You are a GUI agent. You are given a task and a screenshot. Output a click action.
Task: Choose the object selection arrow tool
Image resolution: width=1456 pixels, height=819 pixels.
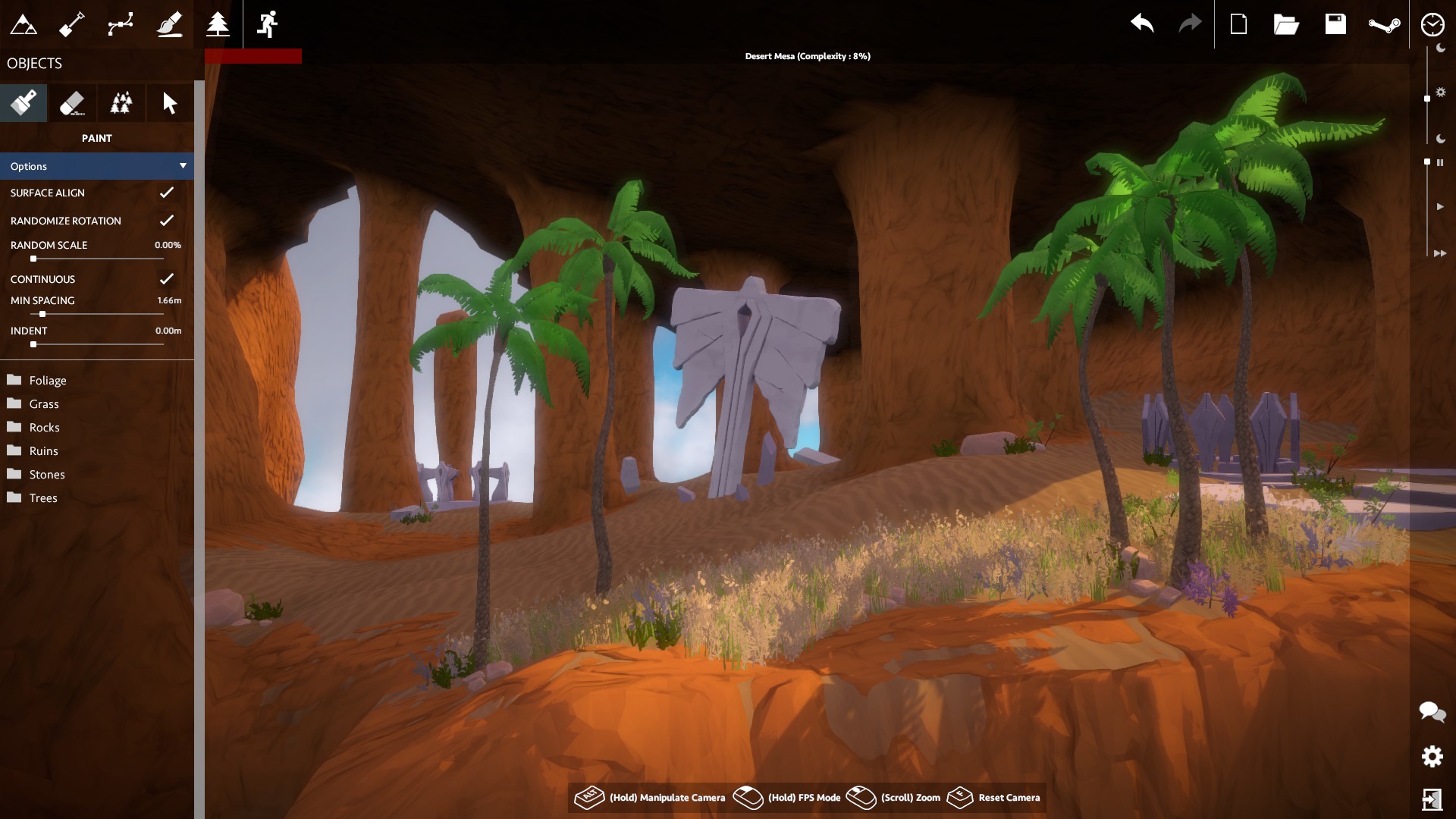[169, 102]
